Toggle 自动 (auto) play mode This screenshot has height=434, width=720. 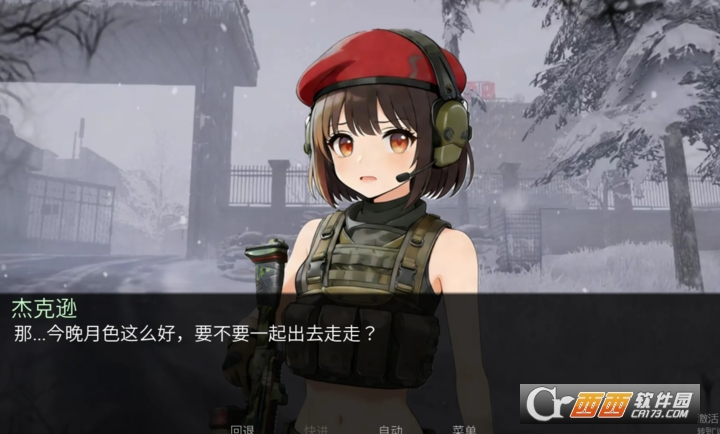[390, 429]
